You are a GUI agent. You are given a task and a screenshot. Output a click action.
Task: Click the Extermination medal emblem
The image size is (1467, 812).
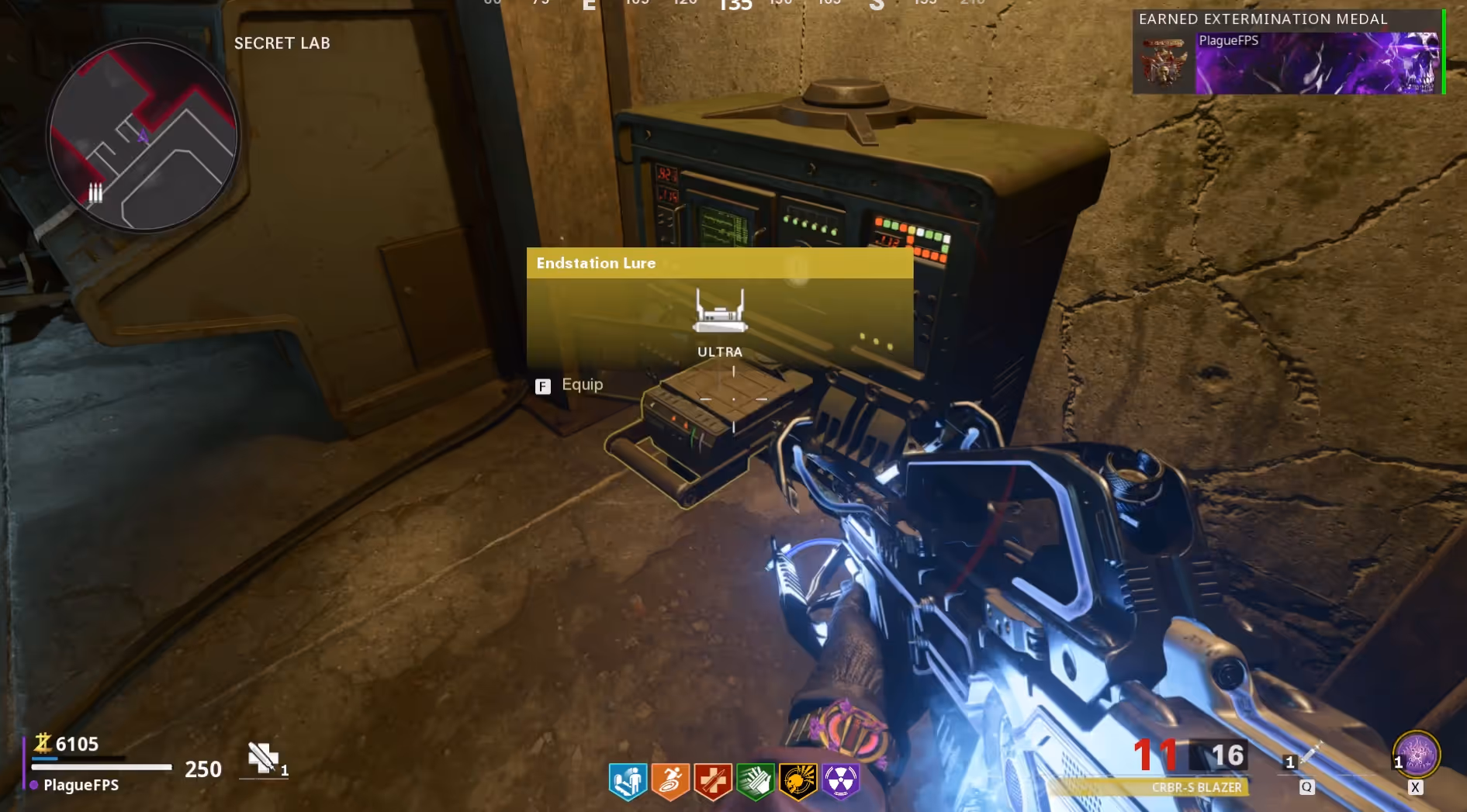click(1164, 64)
